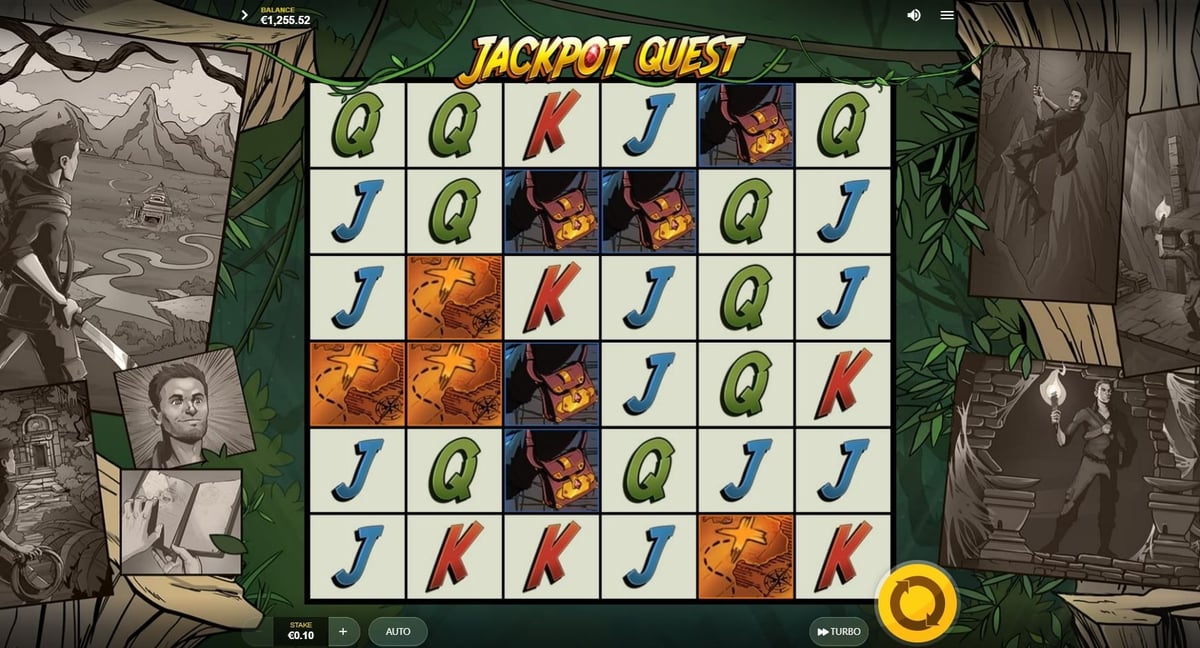
Task: Open the Auto spin options
Action: pyautogui.click(x=398, y=632)
